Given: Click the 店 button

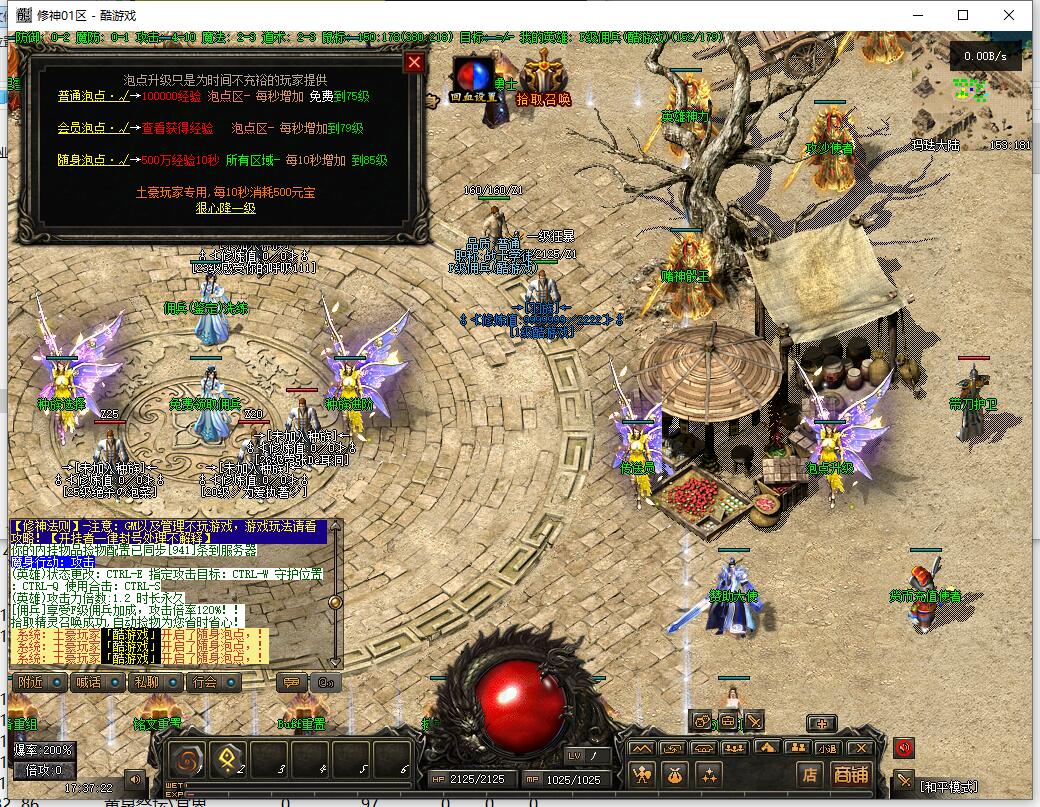Looking at the screenshot, I should click(809, 774).
